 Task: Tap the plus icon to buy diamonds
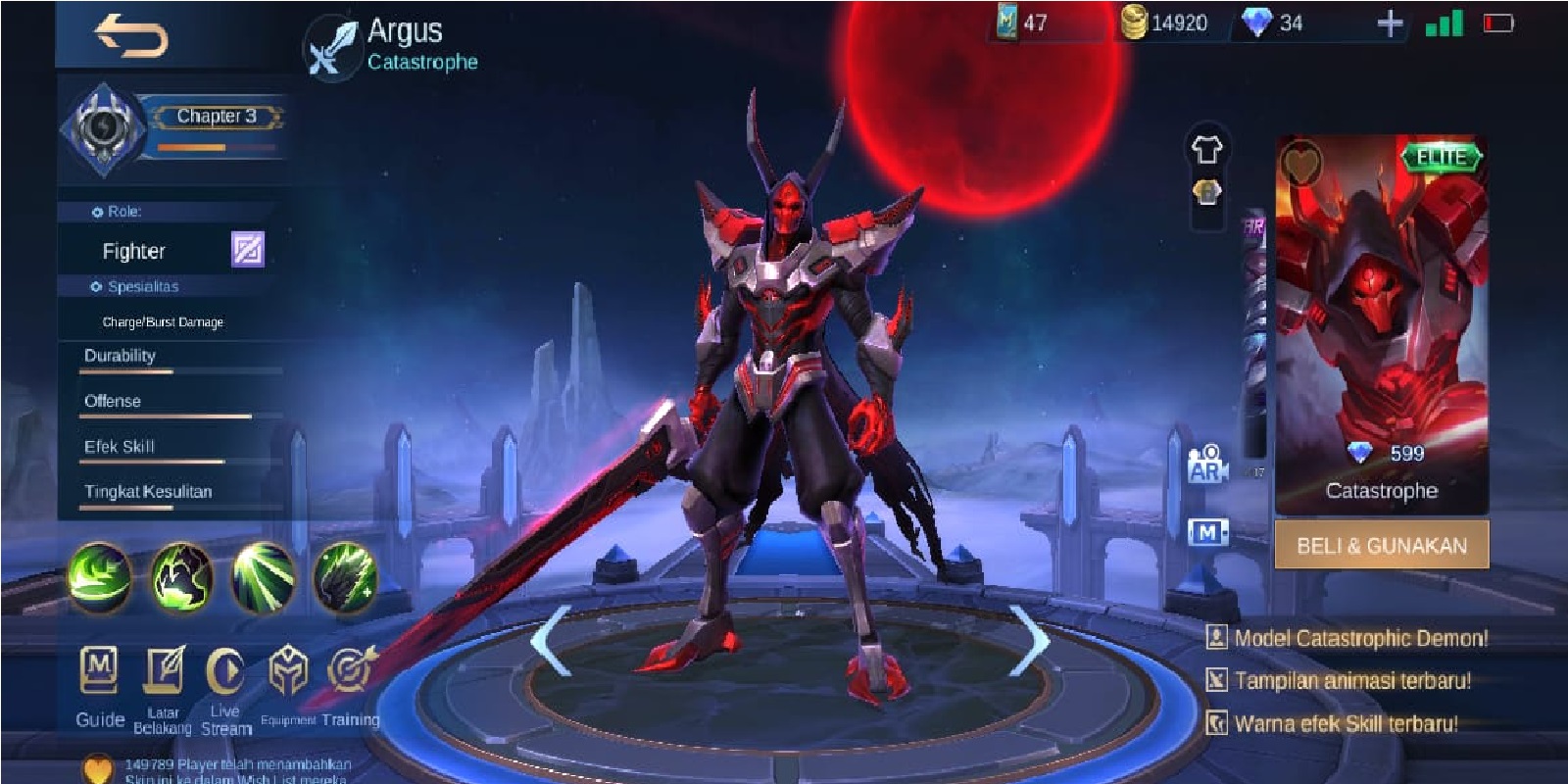[x=1392, y=25]
